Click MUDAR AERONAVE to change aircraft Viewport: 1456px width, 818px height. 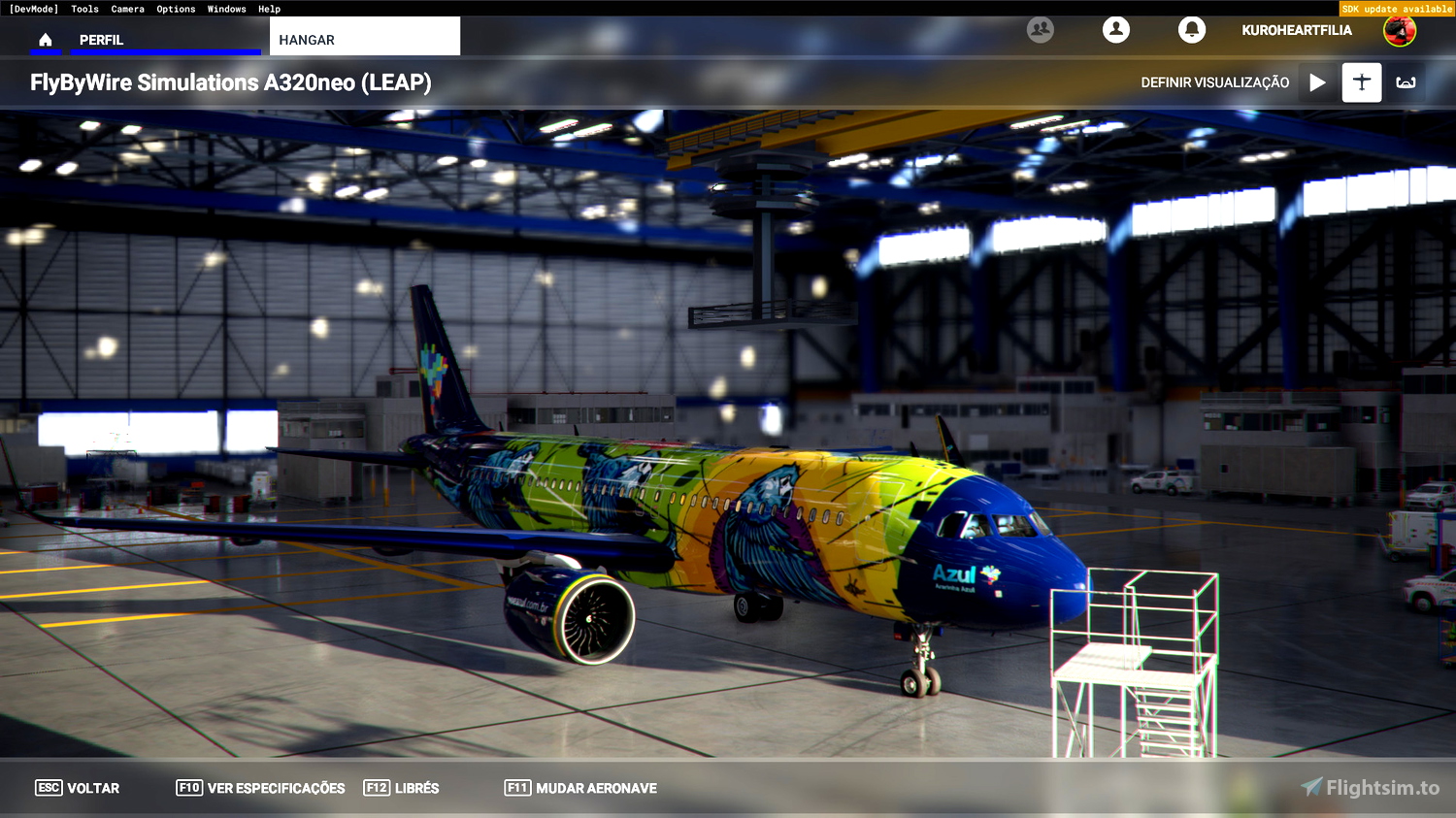point(579,788)
